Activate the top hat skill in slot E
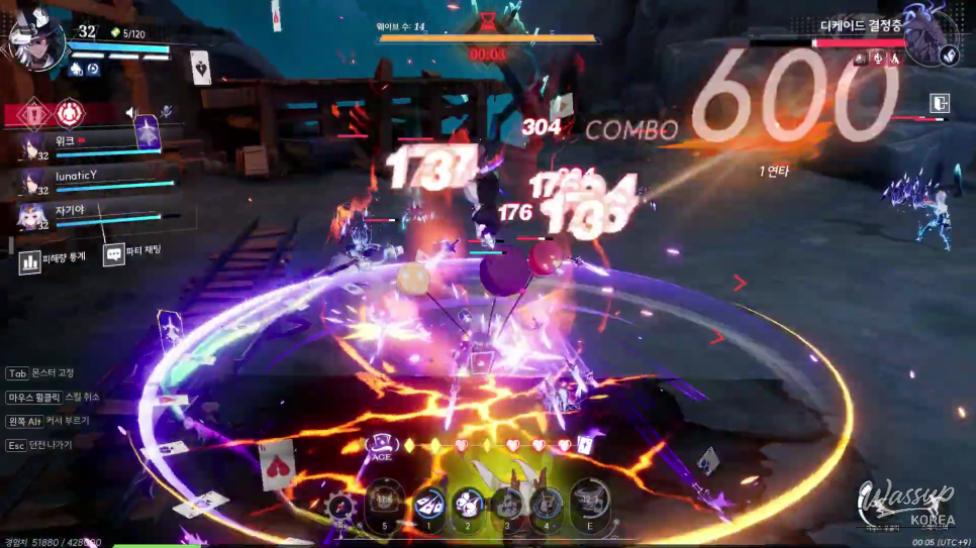This screenshot has height=548, width=976. (589, 500)
